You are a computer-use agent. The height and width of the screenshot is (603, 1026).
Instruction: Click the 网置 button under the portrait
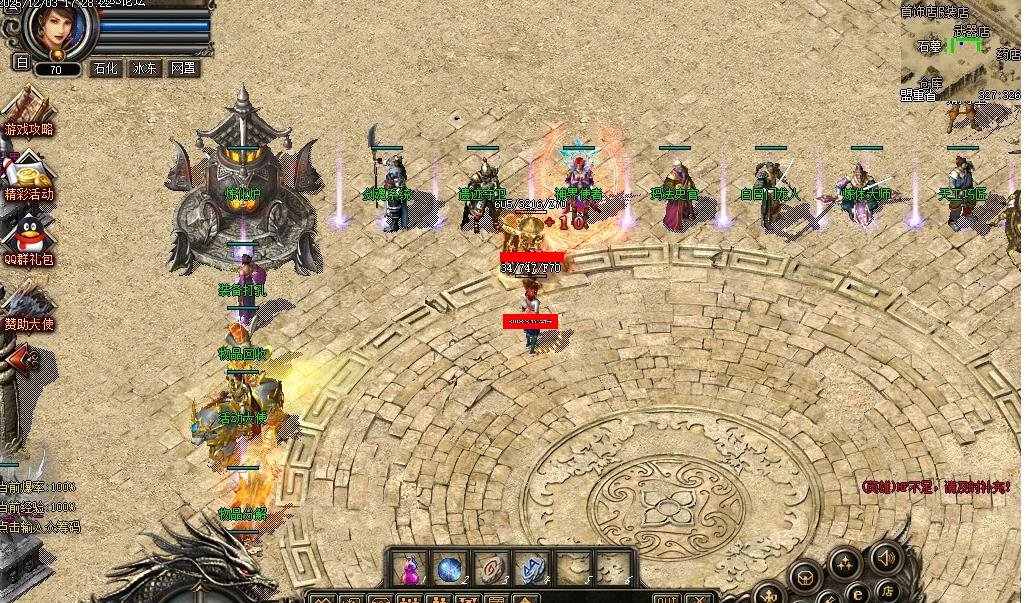[x=183, y=68]
